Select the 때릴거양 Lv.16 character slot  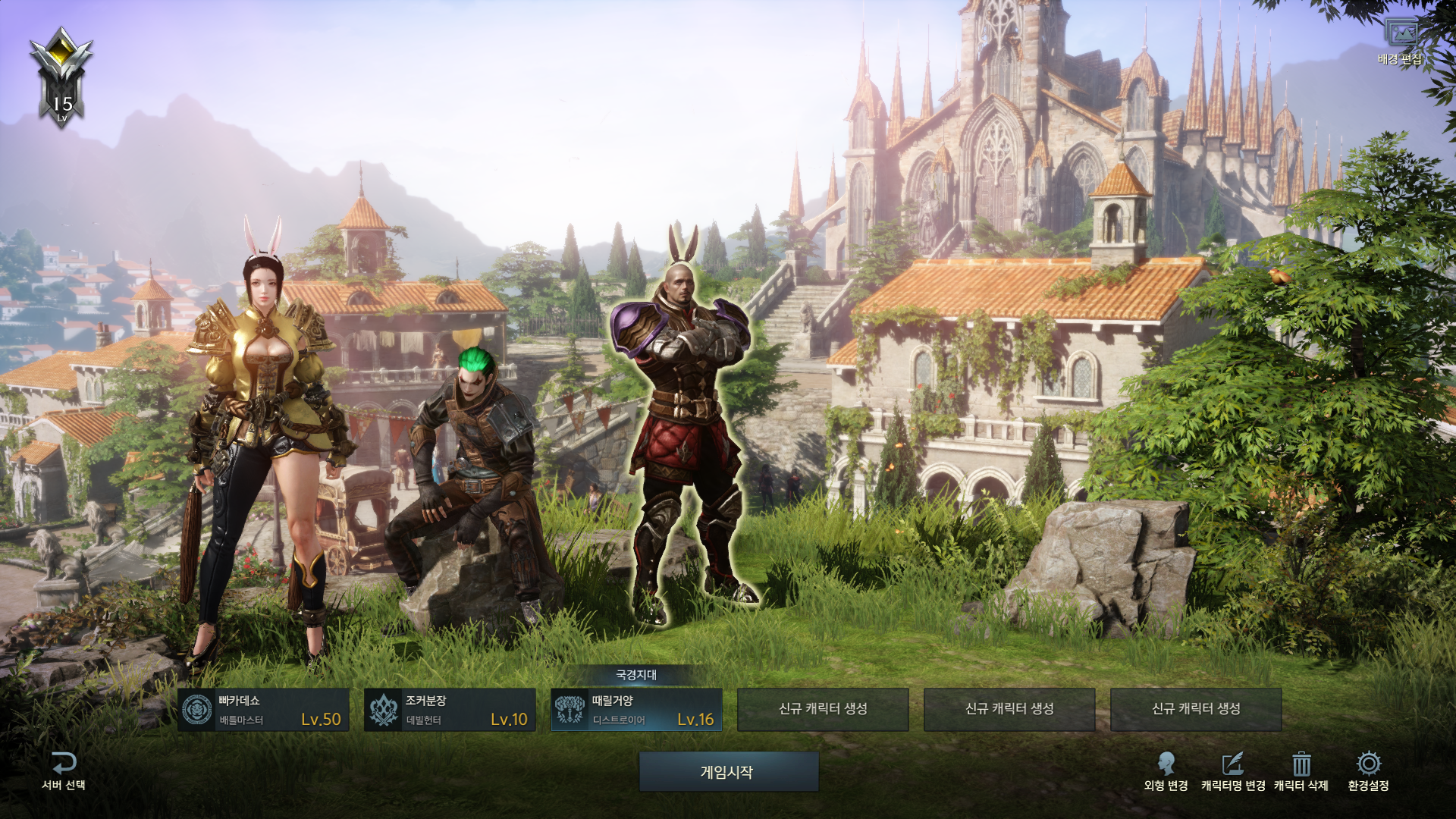point(636,710)
